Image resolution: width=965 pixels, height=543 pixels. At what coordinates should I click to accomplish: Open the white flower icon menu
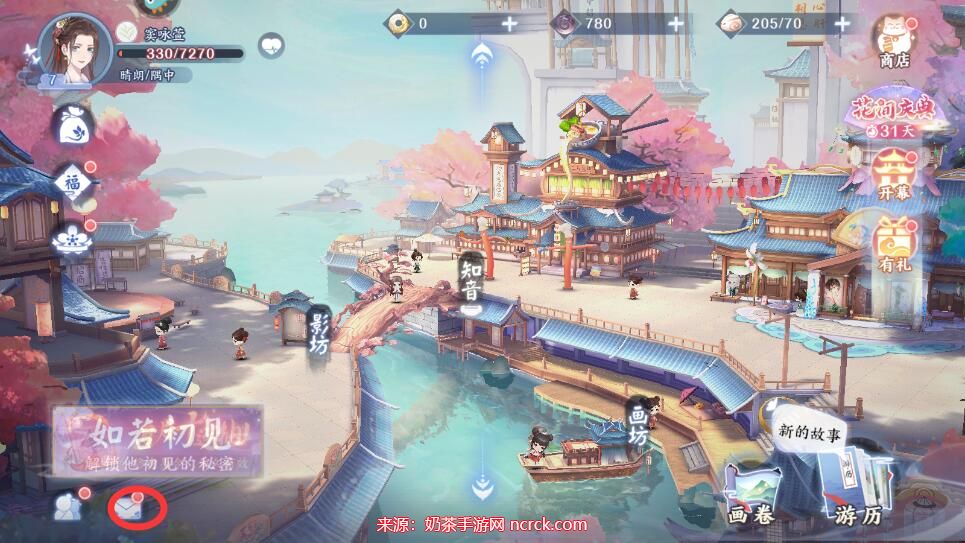[x=74, y=239]
